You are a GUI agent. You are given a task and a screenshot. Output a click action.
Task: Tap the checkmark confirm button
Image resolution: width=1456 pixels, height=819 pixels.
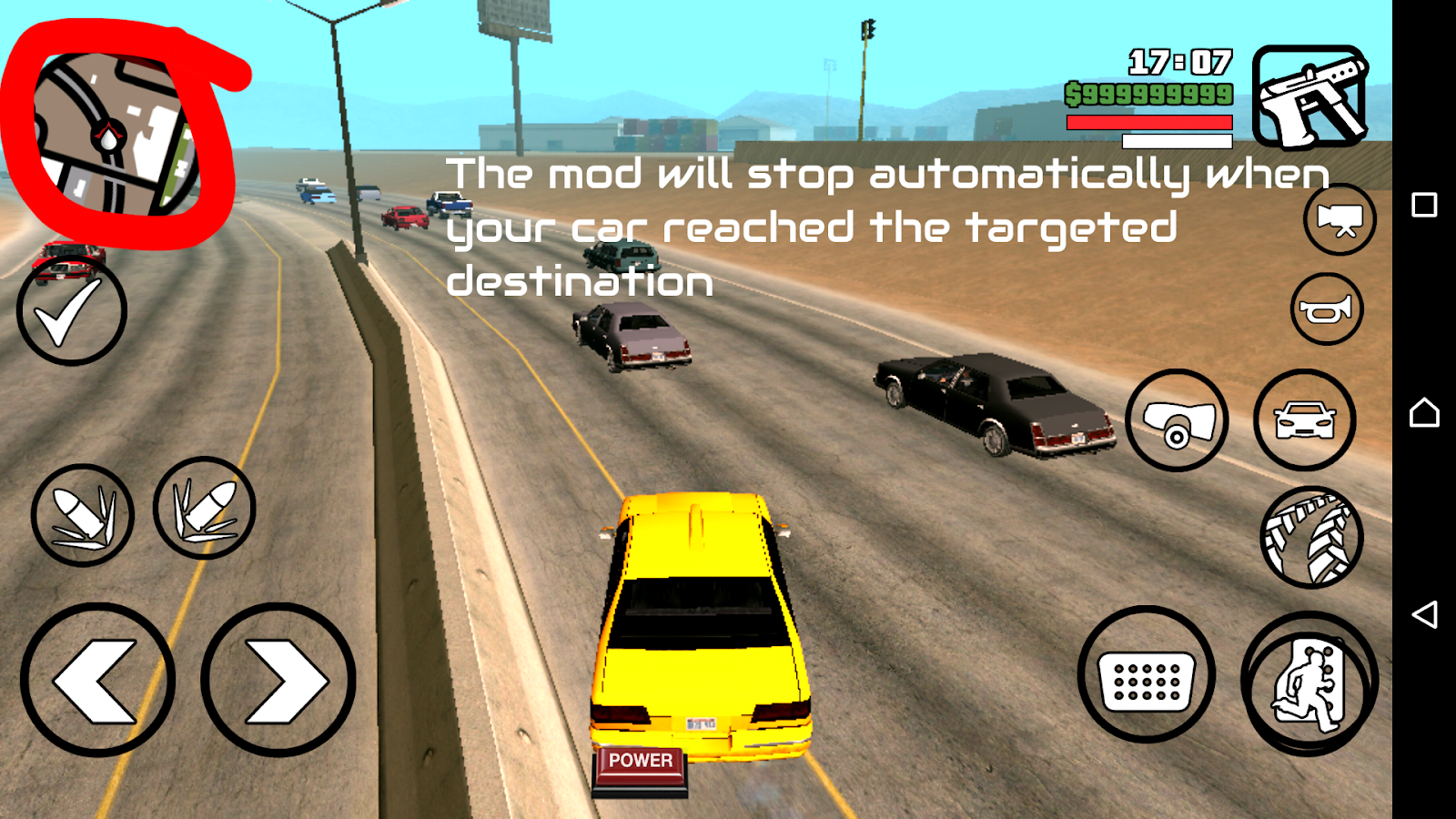[x=71, y=311]
